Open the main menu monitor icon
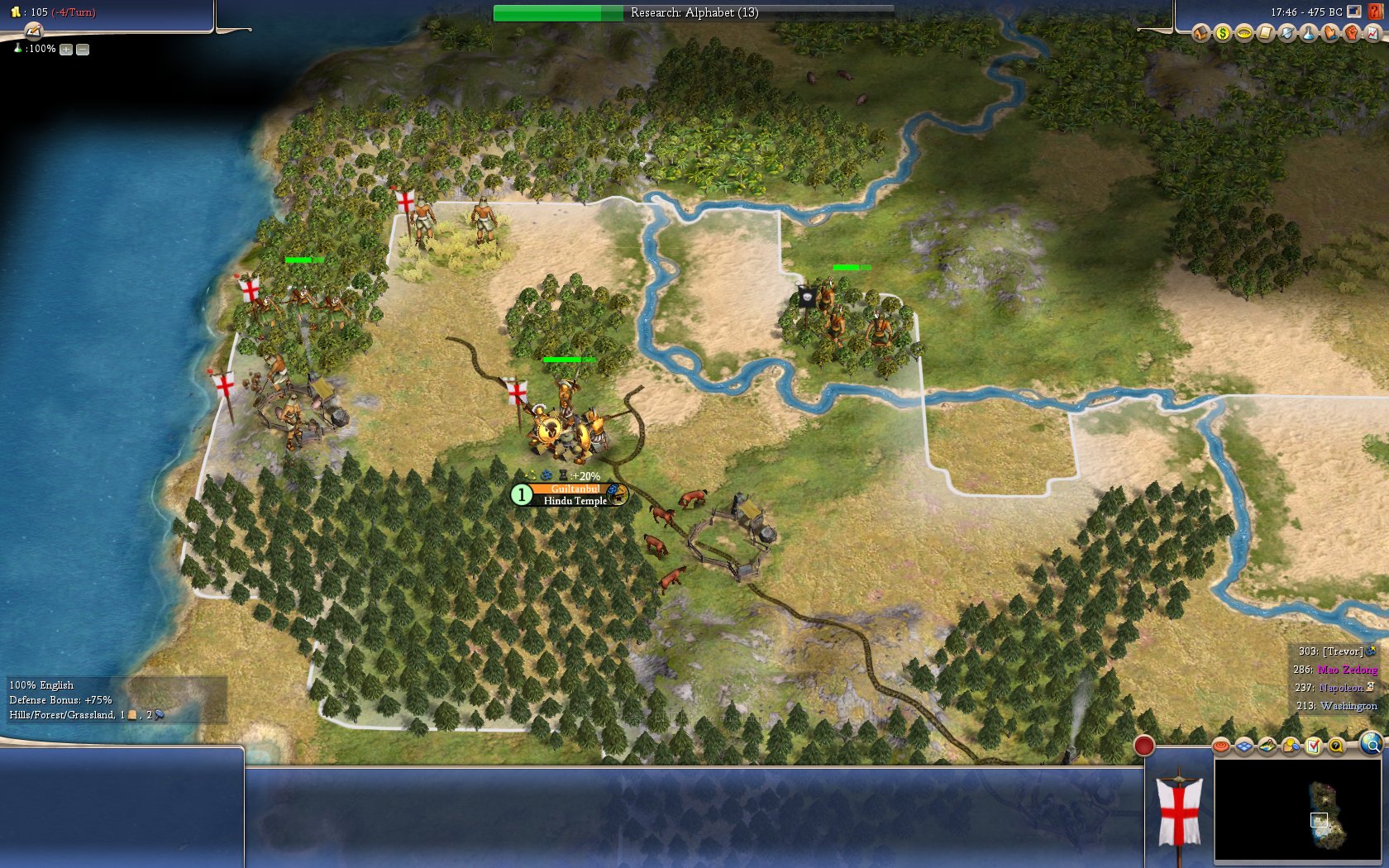The width and height of the screenshot is (1389, 868). pos(1353,12)
